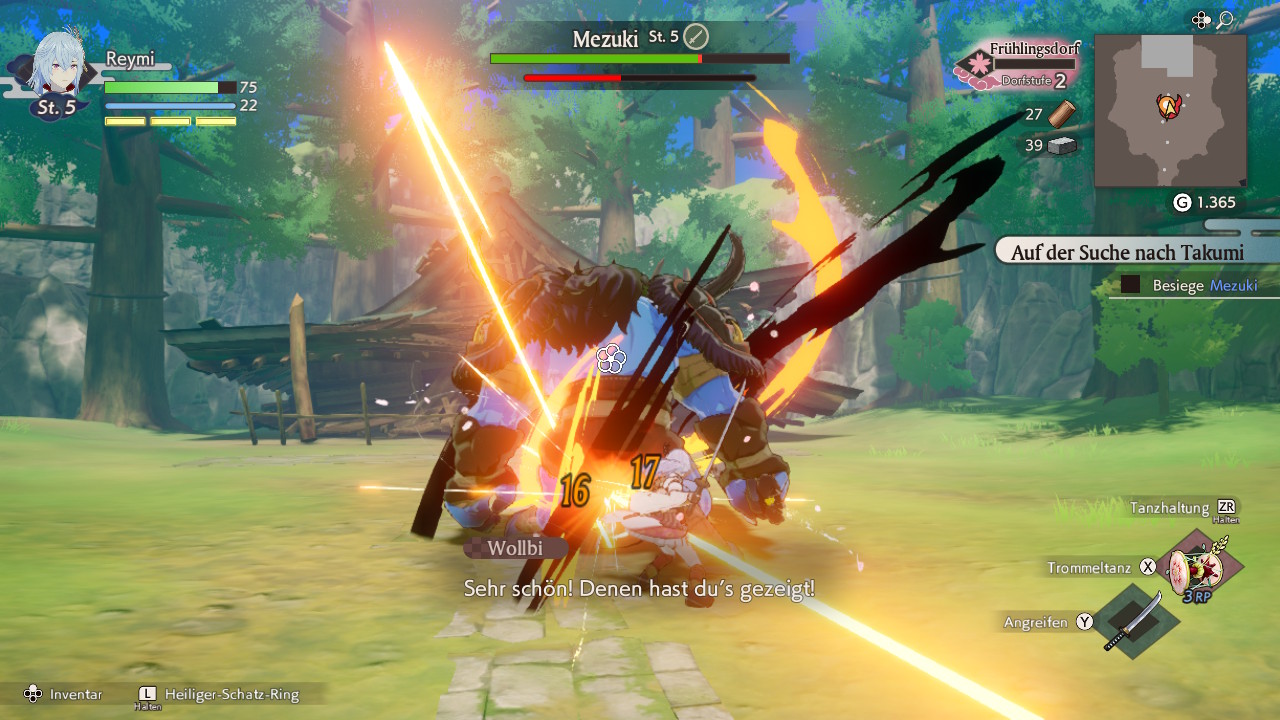Click the Inventar label
1280x720 pixels.
click(76, 694)
